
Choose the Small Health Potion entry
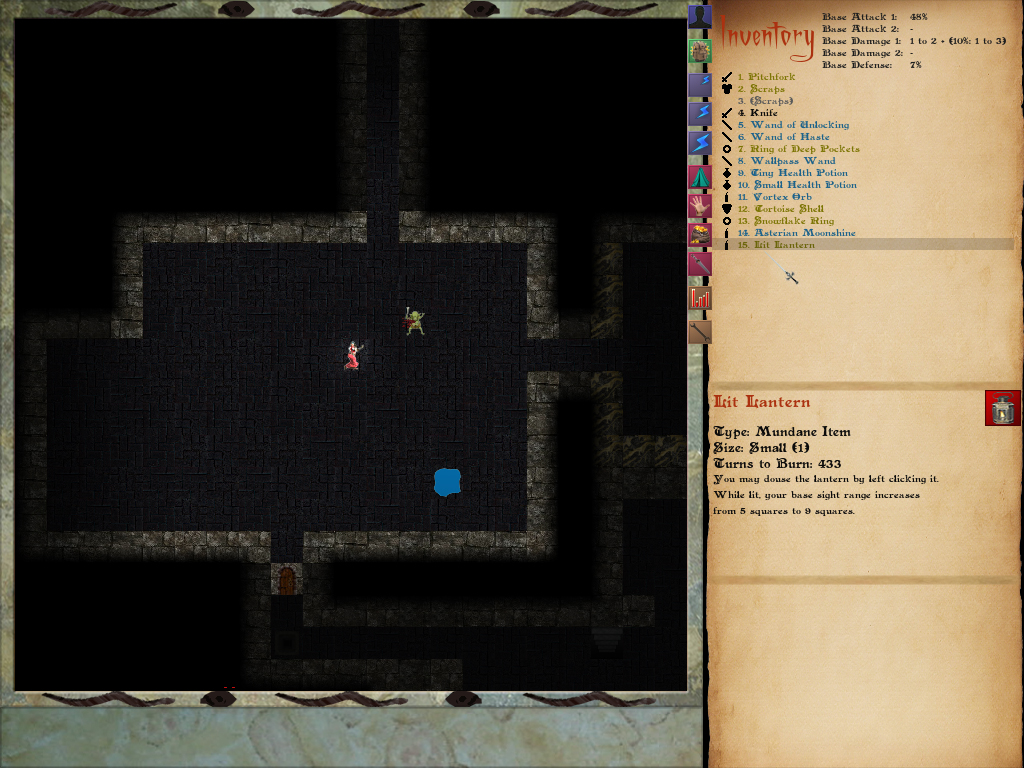(x=803, y=185)
